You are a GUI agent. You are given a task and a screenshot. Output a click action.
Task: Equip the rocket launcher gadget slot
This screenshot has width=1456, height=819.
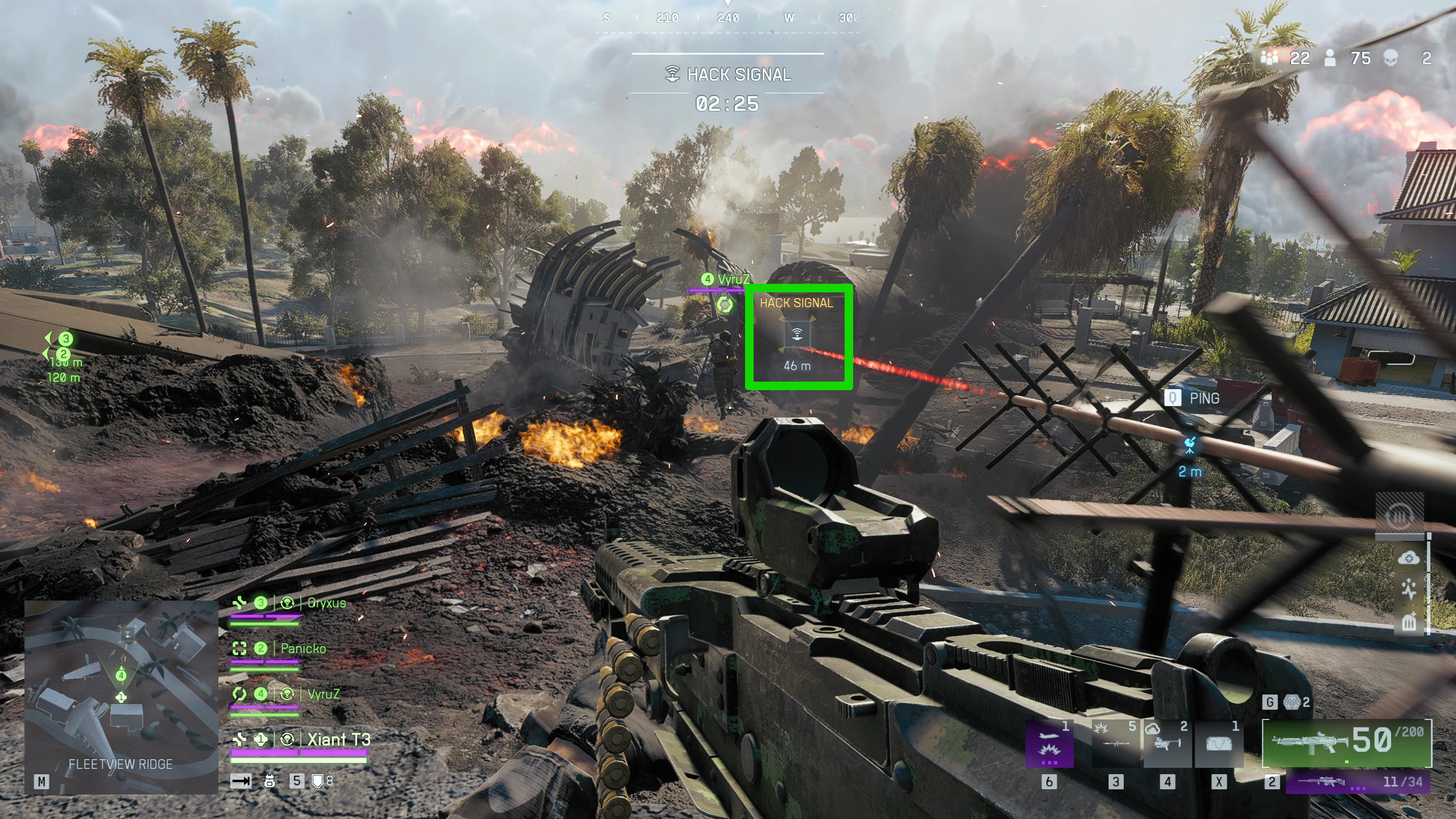(x=1115, y=745)
